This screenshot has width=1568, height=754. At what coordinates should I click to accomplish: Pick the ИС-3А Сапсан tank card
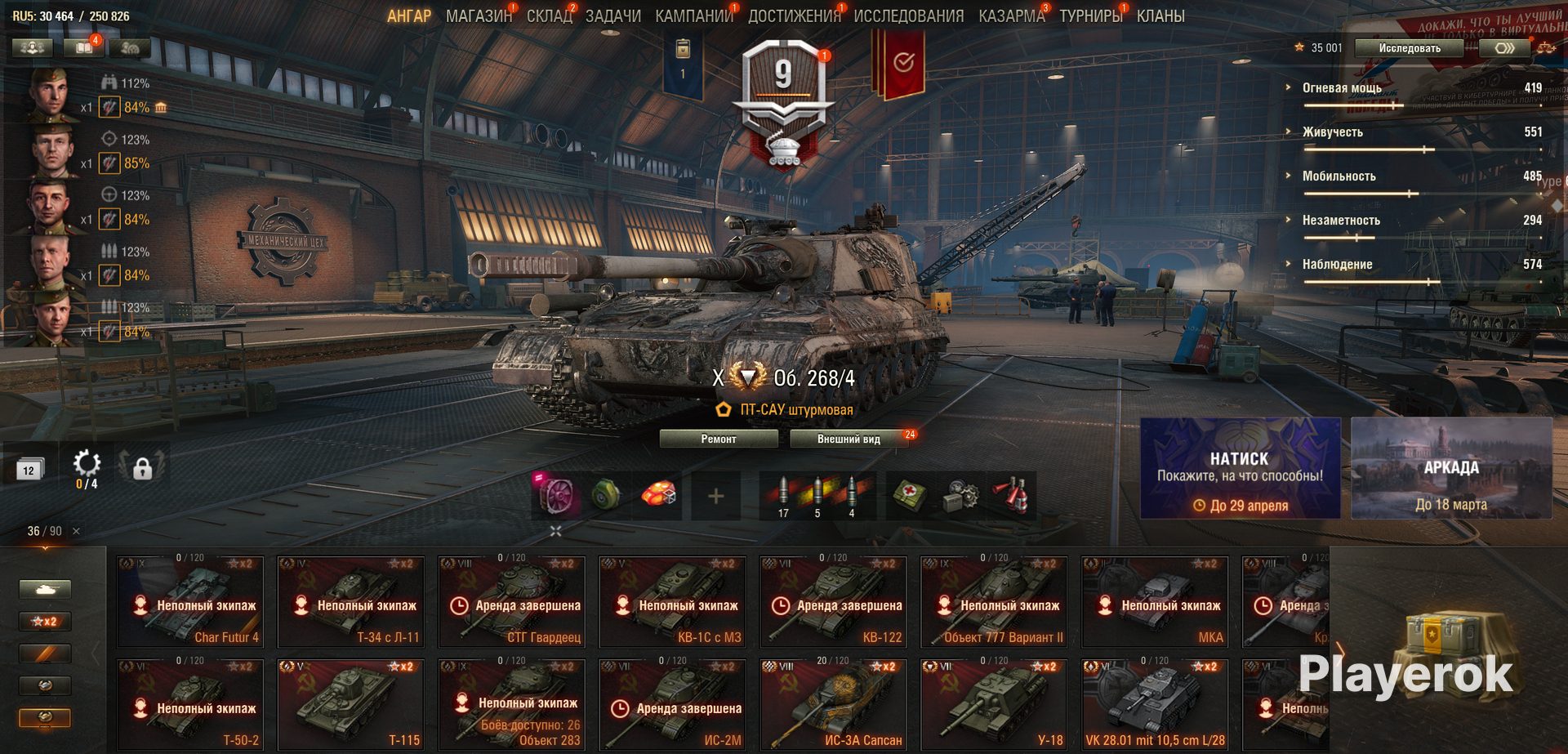coord(833,705)
